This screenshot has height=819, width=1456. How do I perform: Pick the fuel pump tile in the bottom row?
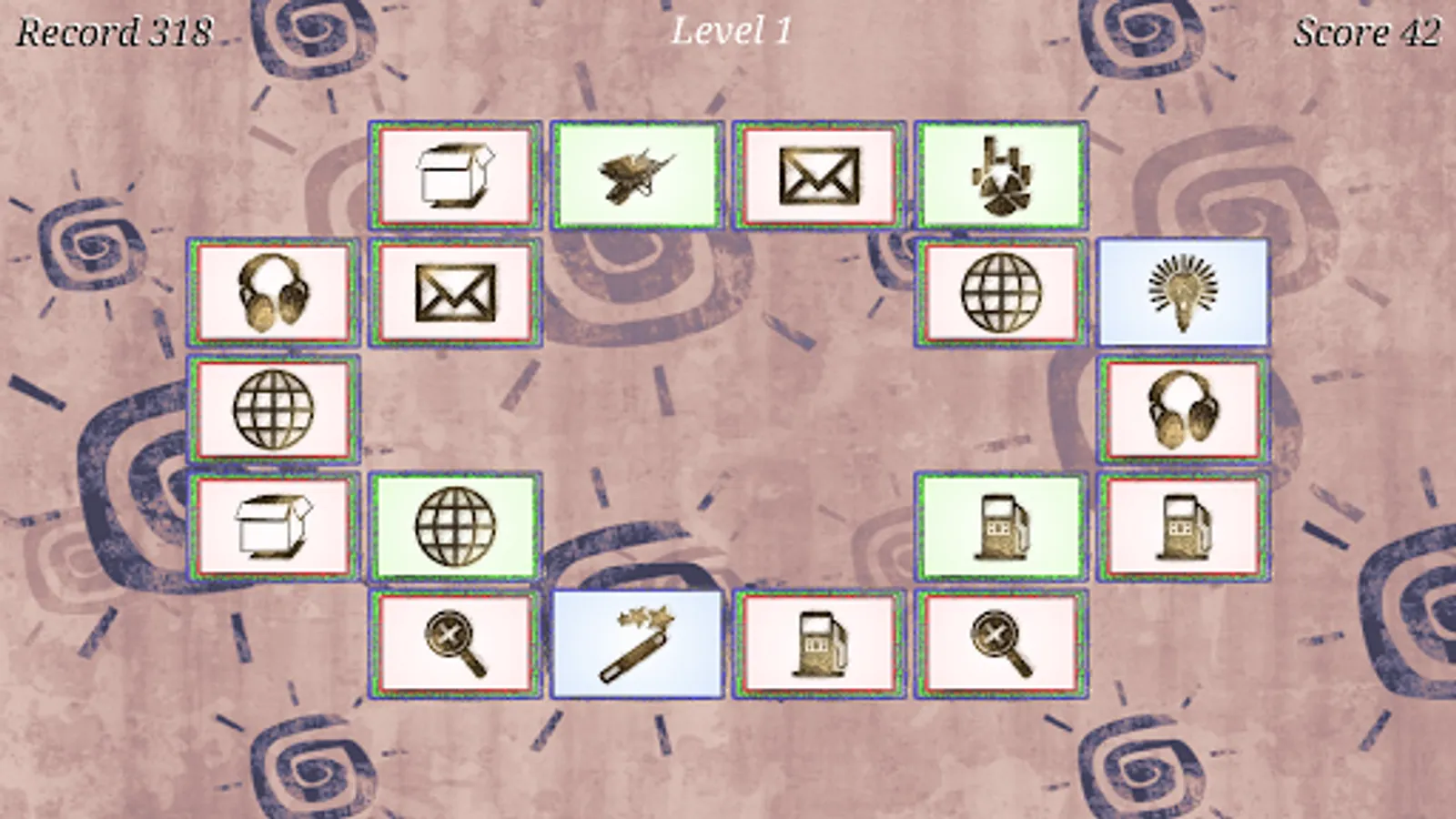tap(818, 645)
